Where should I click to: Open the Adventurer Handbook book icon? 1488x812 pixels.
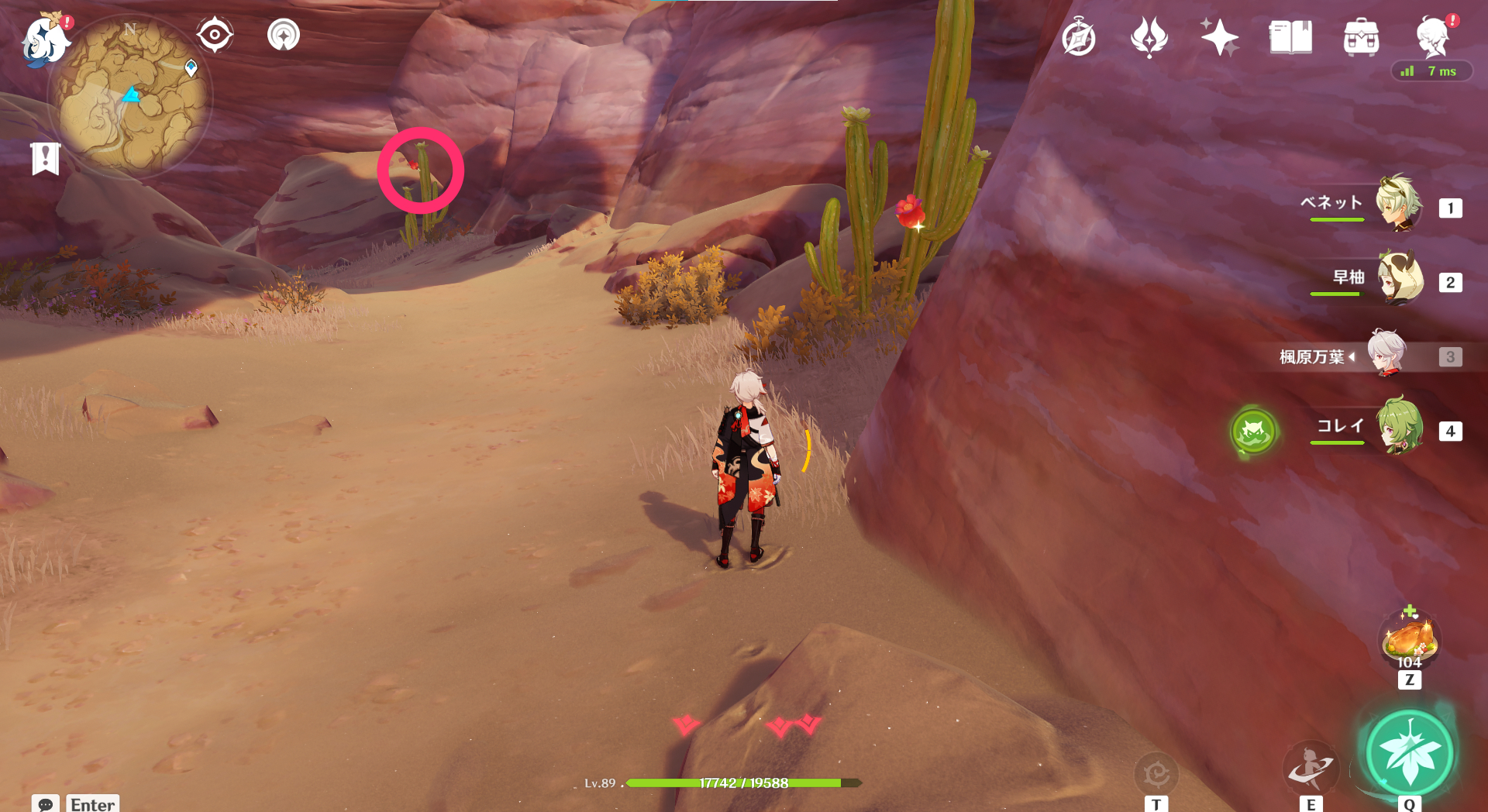[1289, 36]
